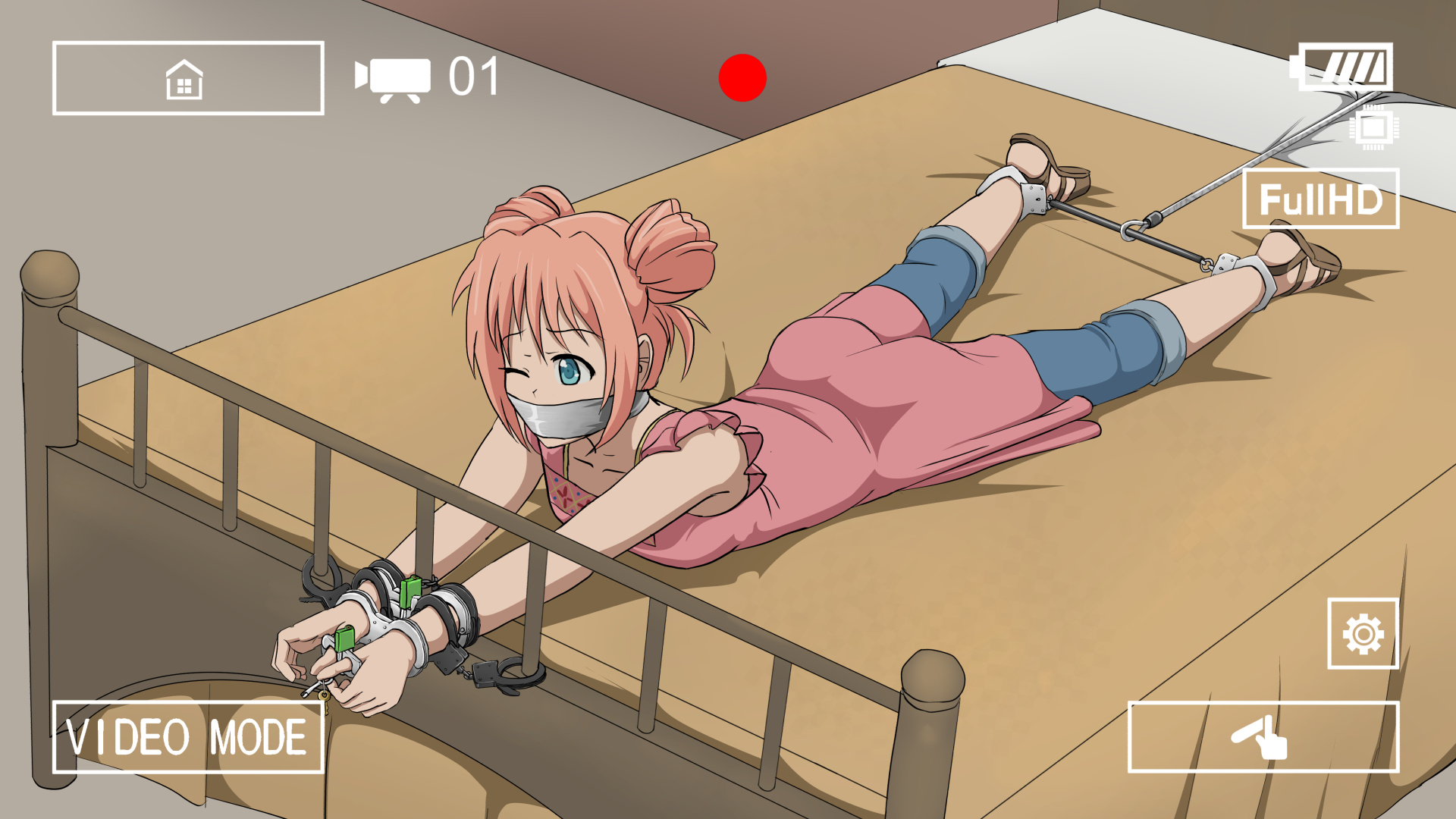
Task: Open the gear settings
Action: [1363, 634]
